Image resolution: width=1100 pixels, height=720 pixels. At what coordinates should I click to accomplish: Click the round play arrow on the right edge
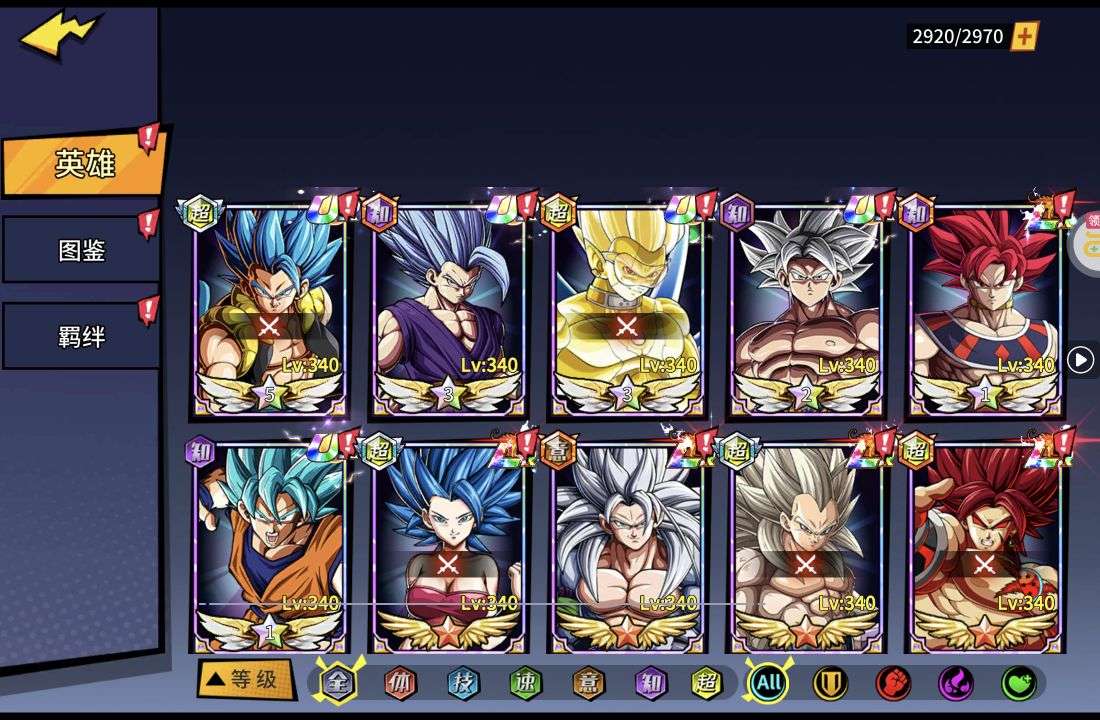1080,360
